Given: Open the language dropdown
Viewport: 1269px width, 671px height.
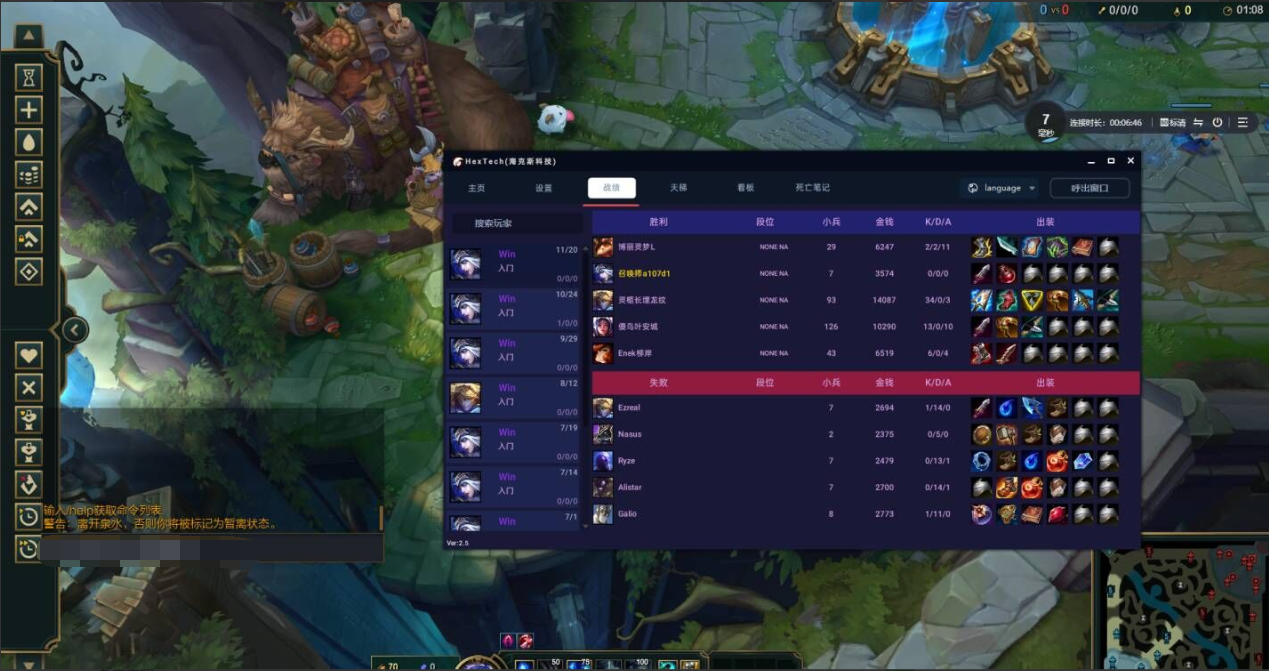Looking at the screenshot, I should pos(1002,188).
